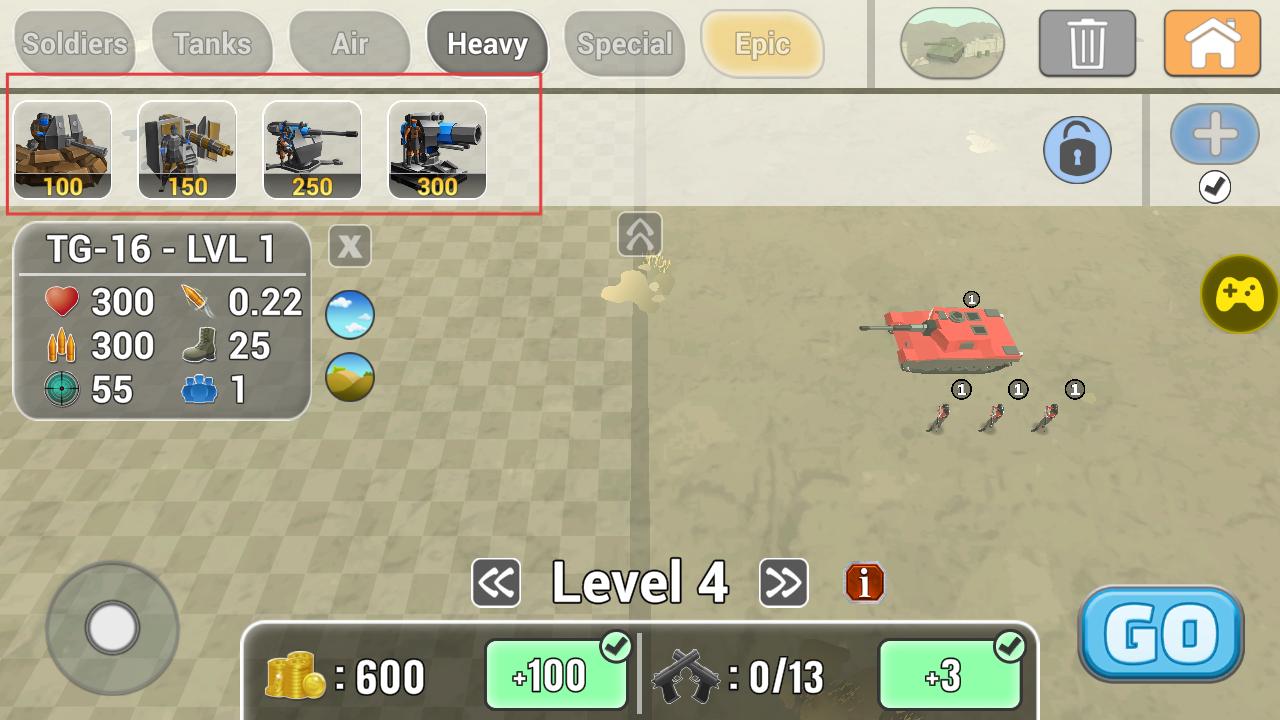Open the red level info button

click(865, 582)
